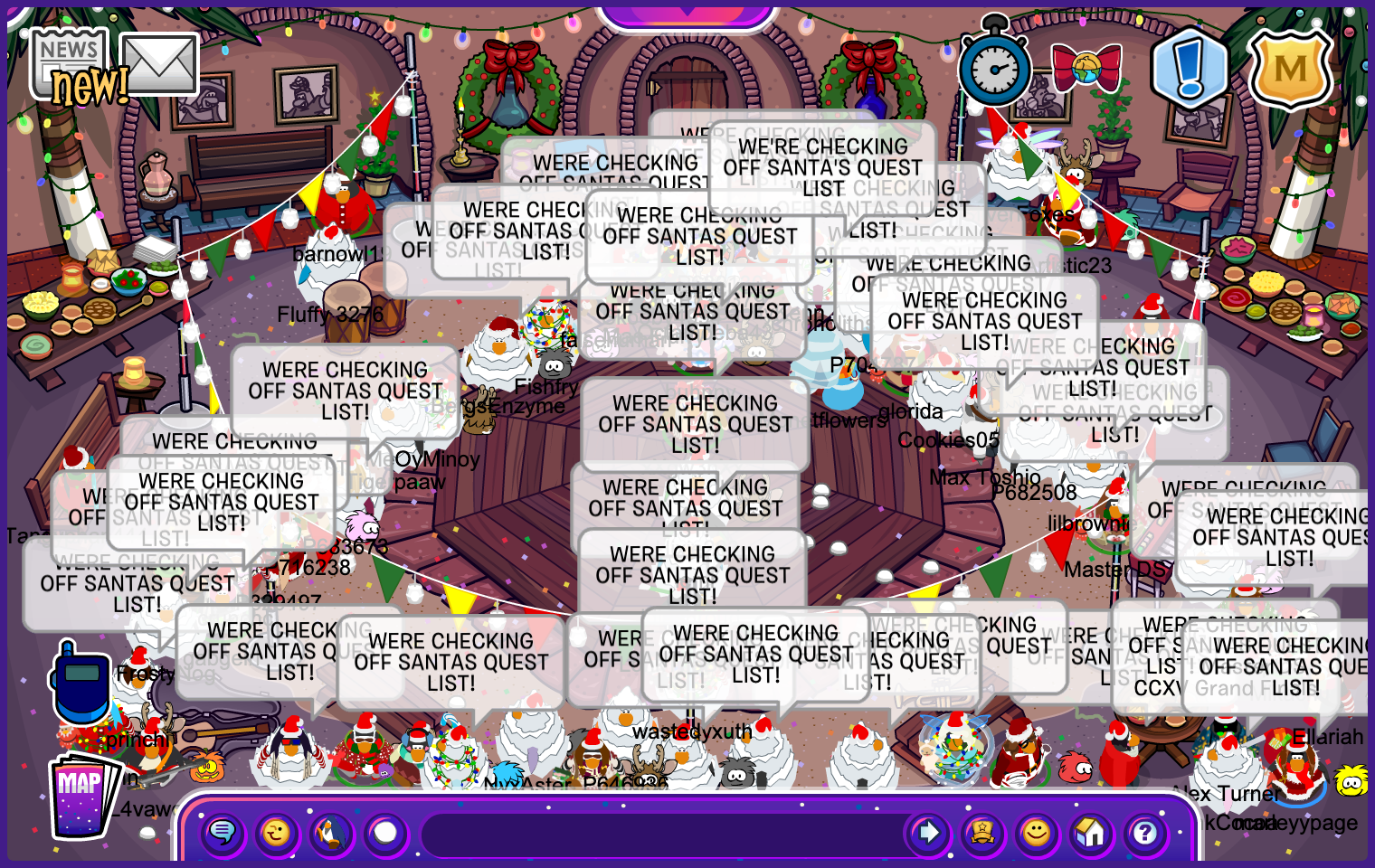Open the speech bubble chat menu
This screenshot has width=1375, height=868.
point(223,832)
